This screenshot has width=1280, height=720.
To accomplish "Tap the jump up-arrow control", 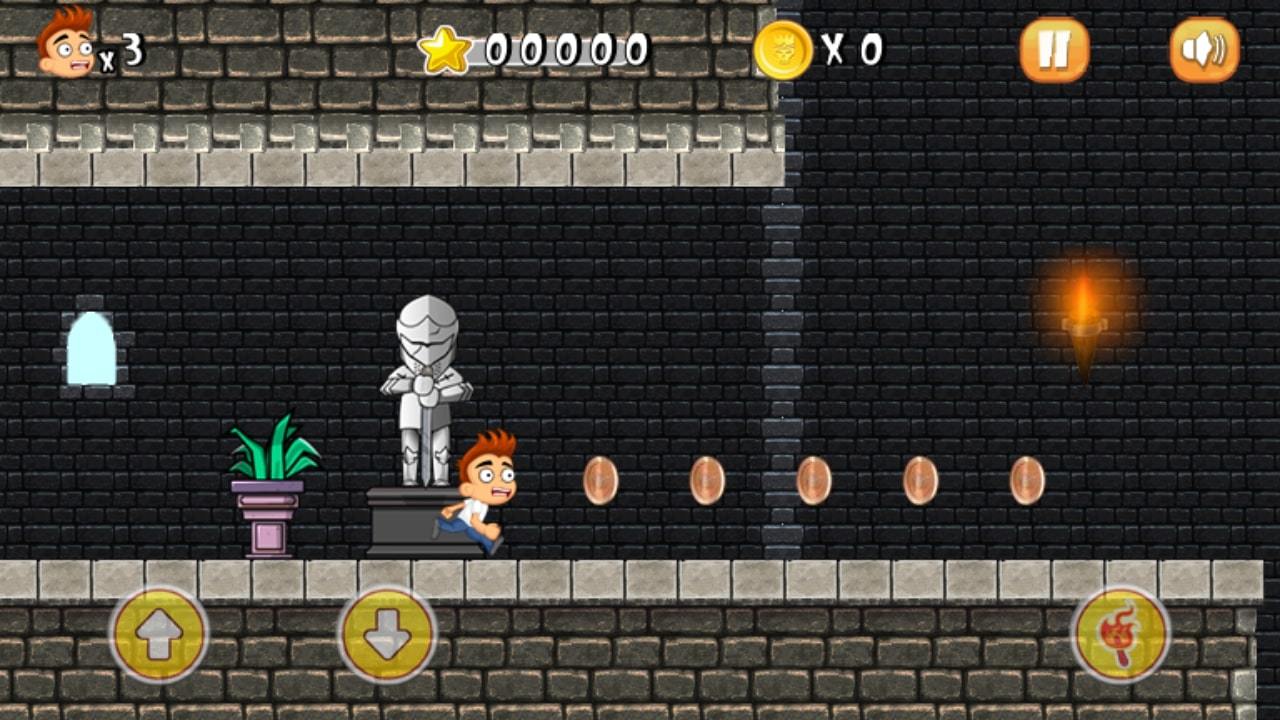I will 160,635.
